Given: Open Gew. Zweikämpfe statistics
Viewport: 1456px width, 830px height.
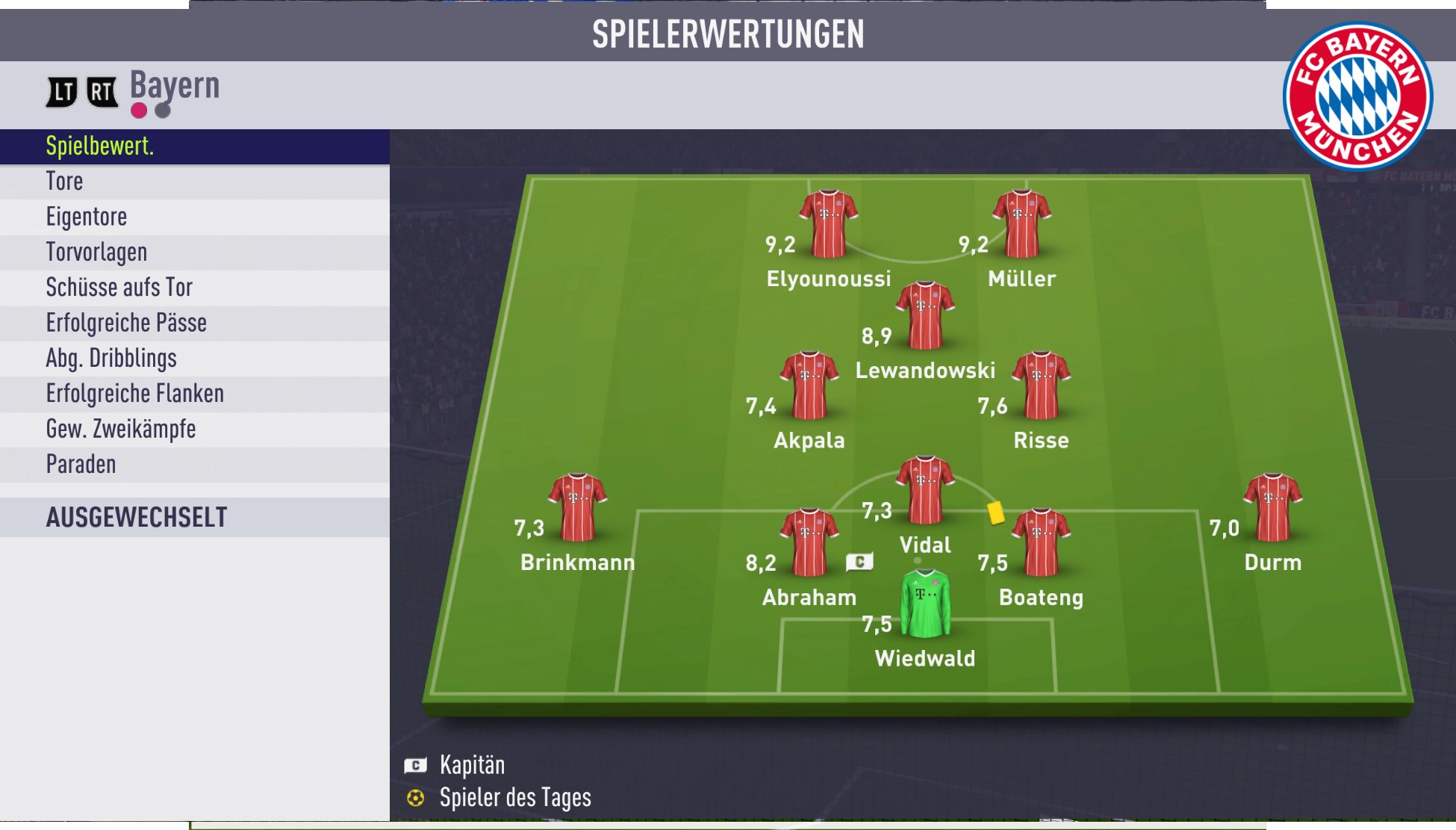Looking at the screenshot, I should [x=194, y=430].
